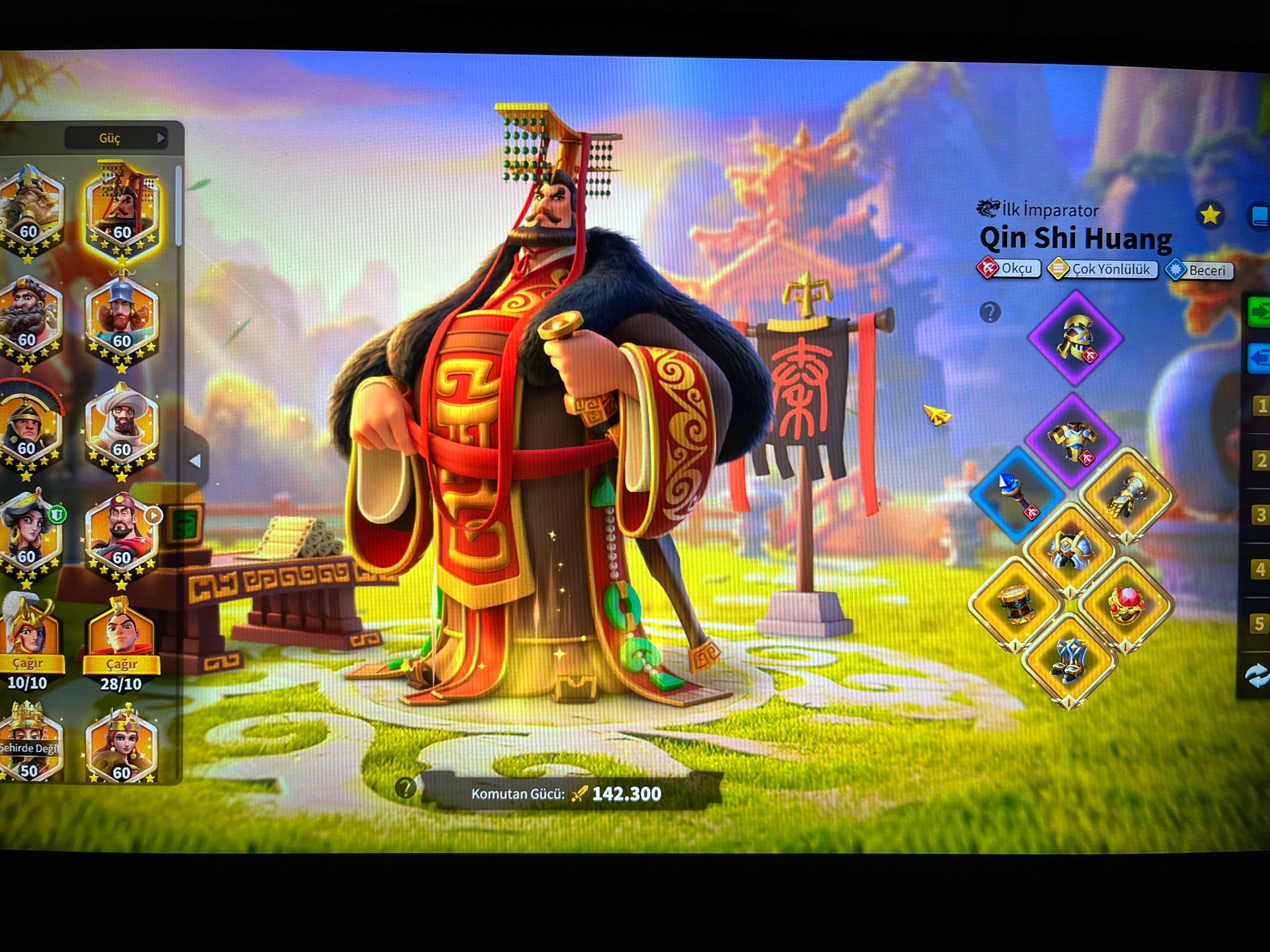
Task: Show equipment help question mark
Action: coord(990,312)
